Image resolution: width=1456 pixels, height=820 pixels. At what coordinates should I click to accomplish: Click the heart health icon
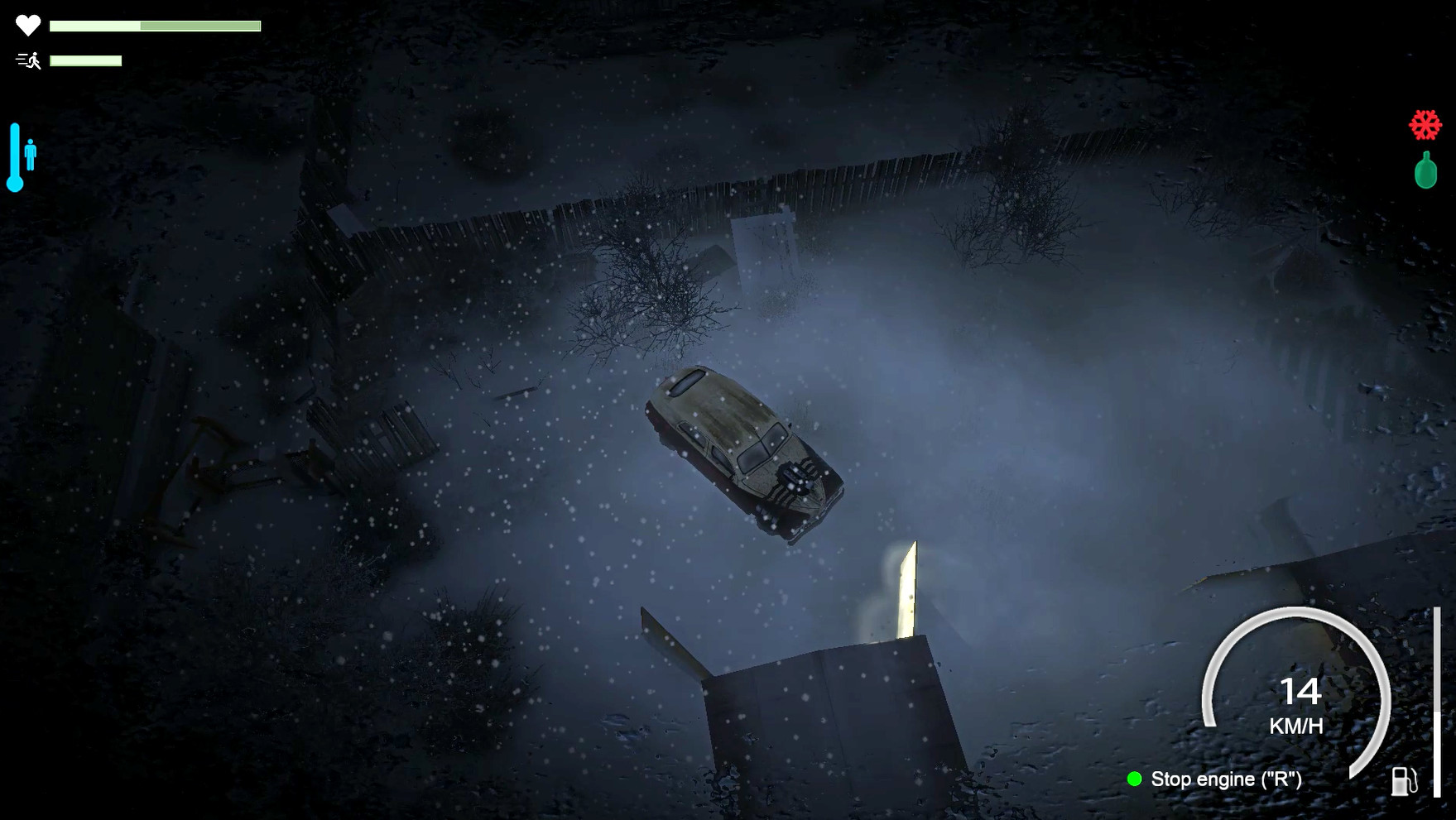pos(26,23)
